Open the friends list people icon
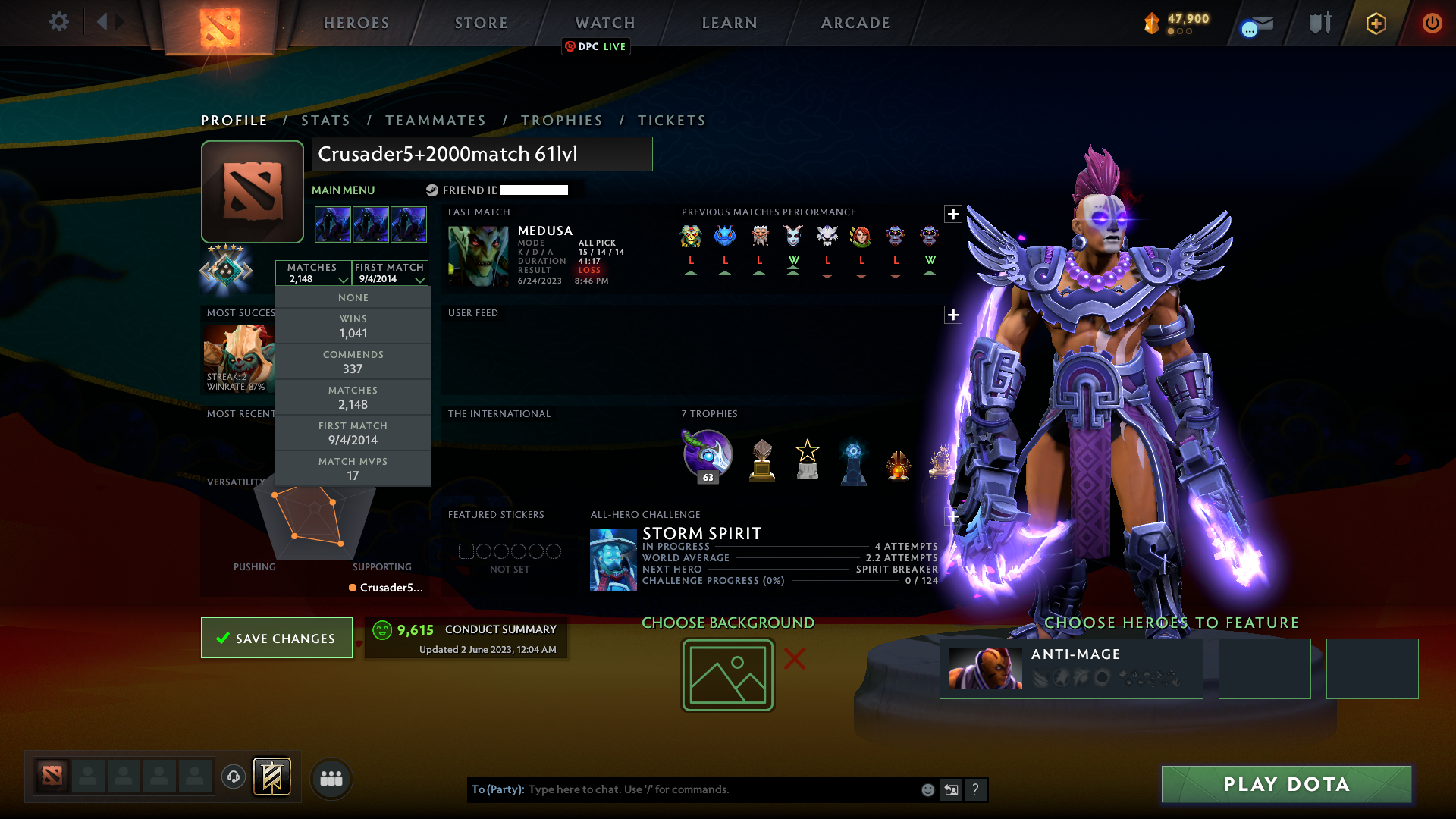This screenshot has width=1456, height=819. (x=331, y=779)
